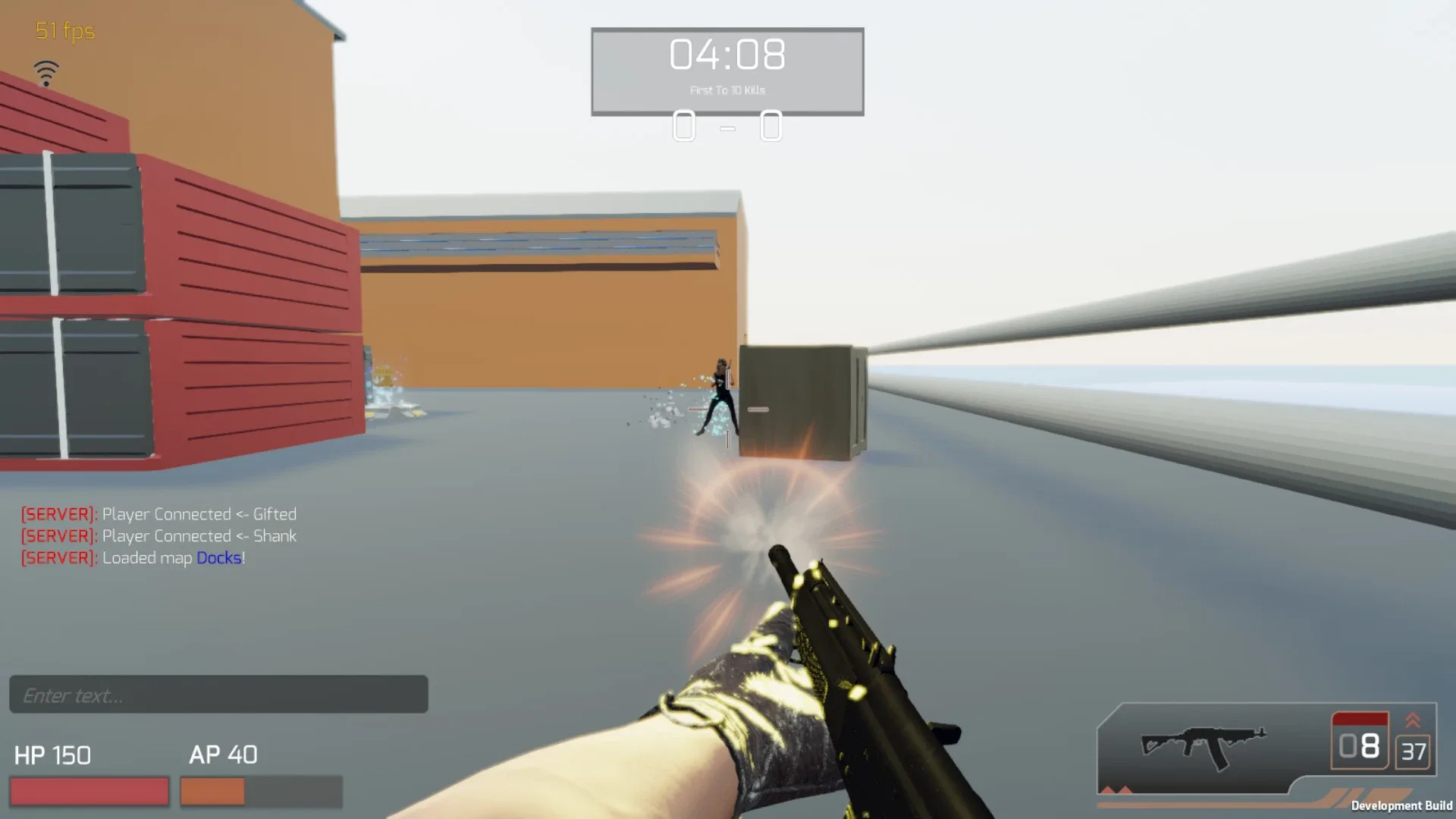The width and height of the screenshot is (1456, 819).
Task: Click the crosshair in the screen center
Action: point(728,409)
